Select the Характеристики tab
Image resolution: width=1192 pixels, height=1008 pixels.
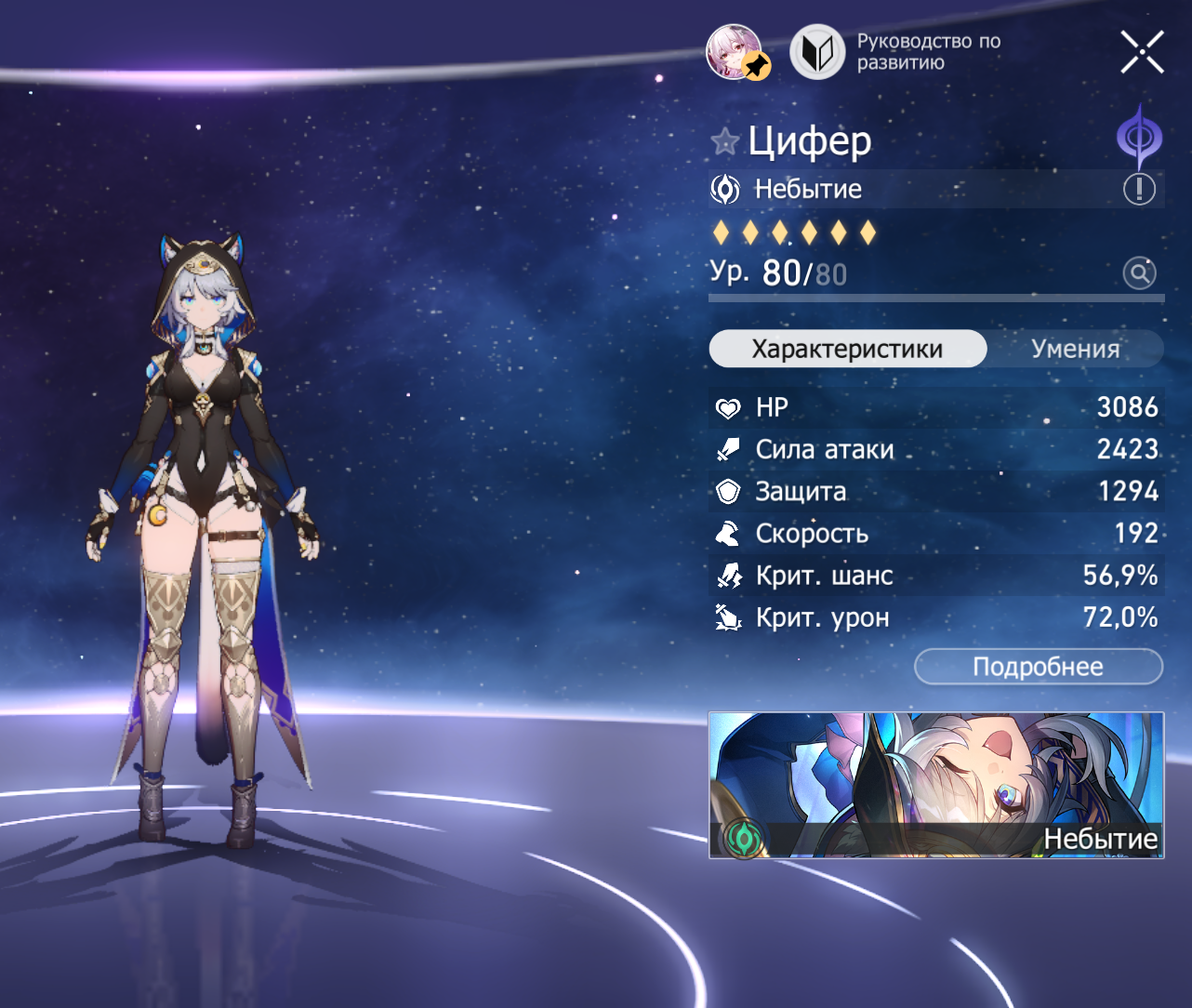(x=847, y=349)
